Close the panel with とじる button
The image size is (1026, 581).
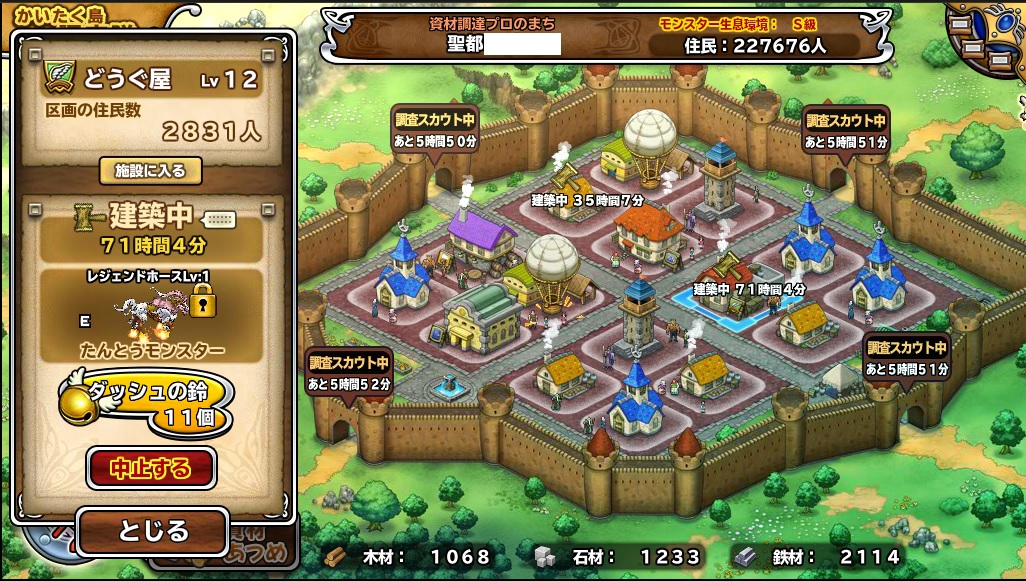point(151,530)
